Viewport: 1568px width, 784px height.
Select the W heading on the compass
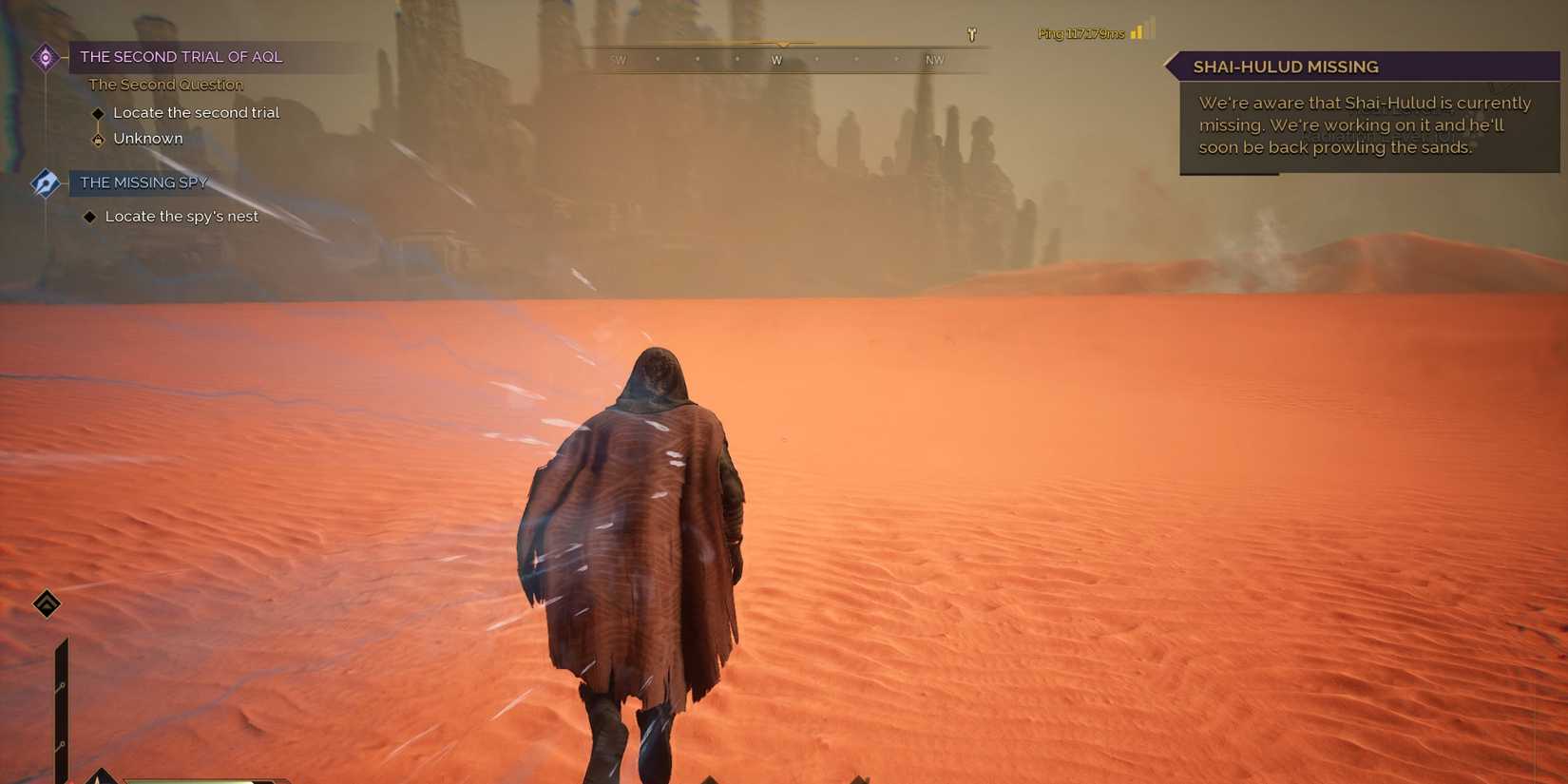coord(776,59)
